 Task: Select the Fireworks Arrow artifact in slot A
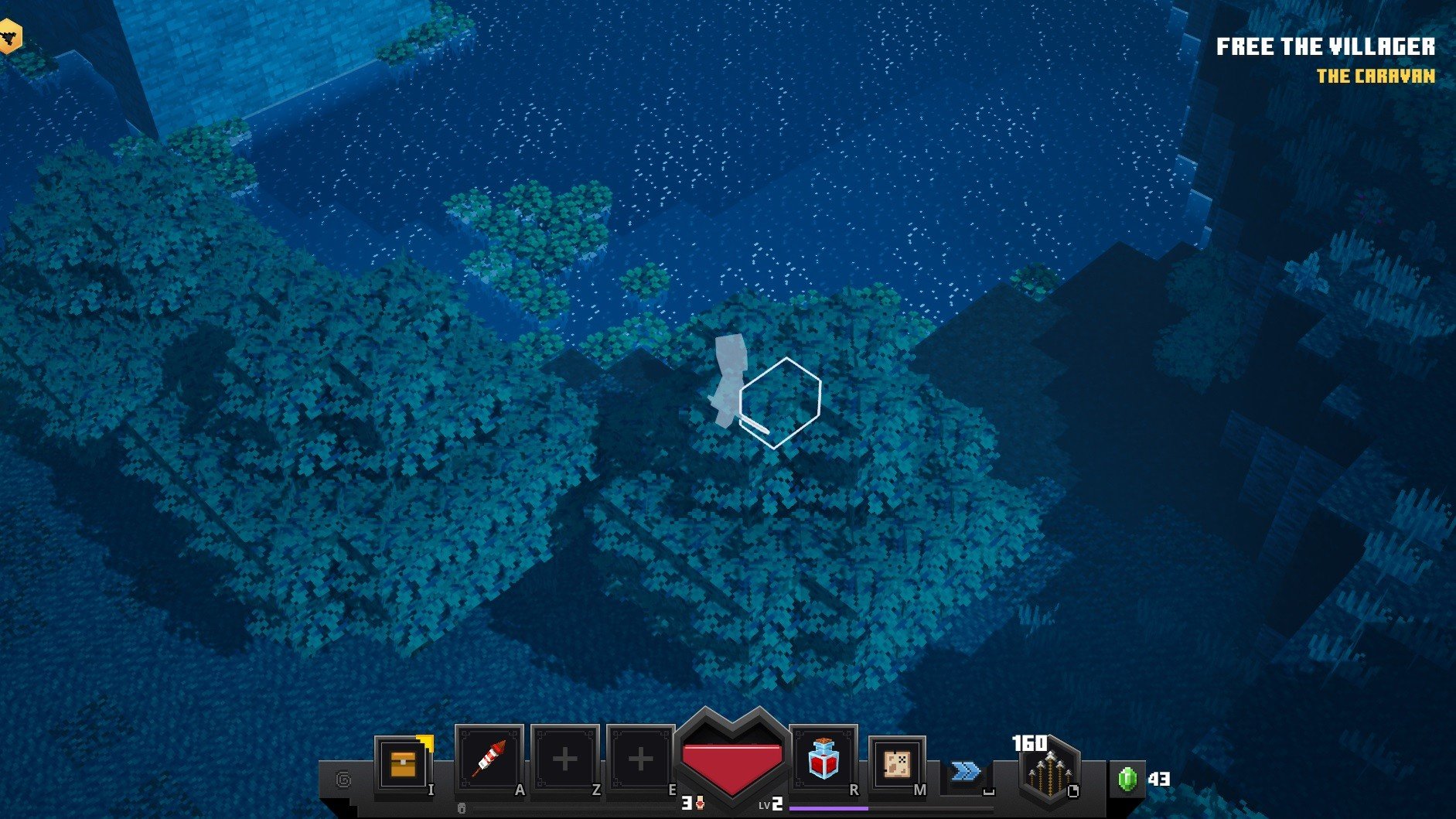coord(489,758)
